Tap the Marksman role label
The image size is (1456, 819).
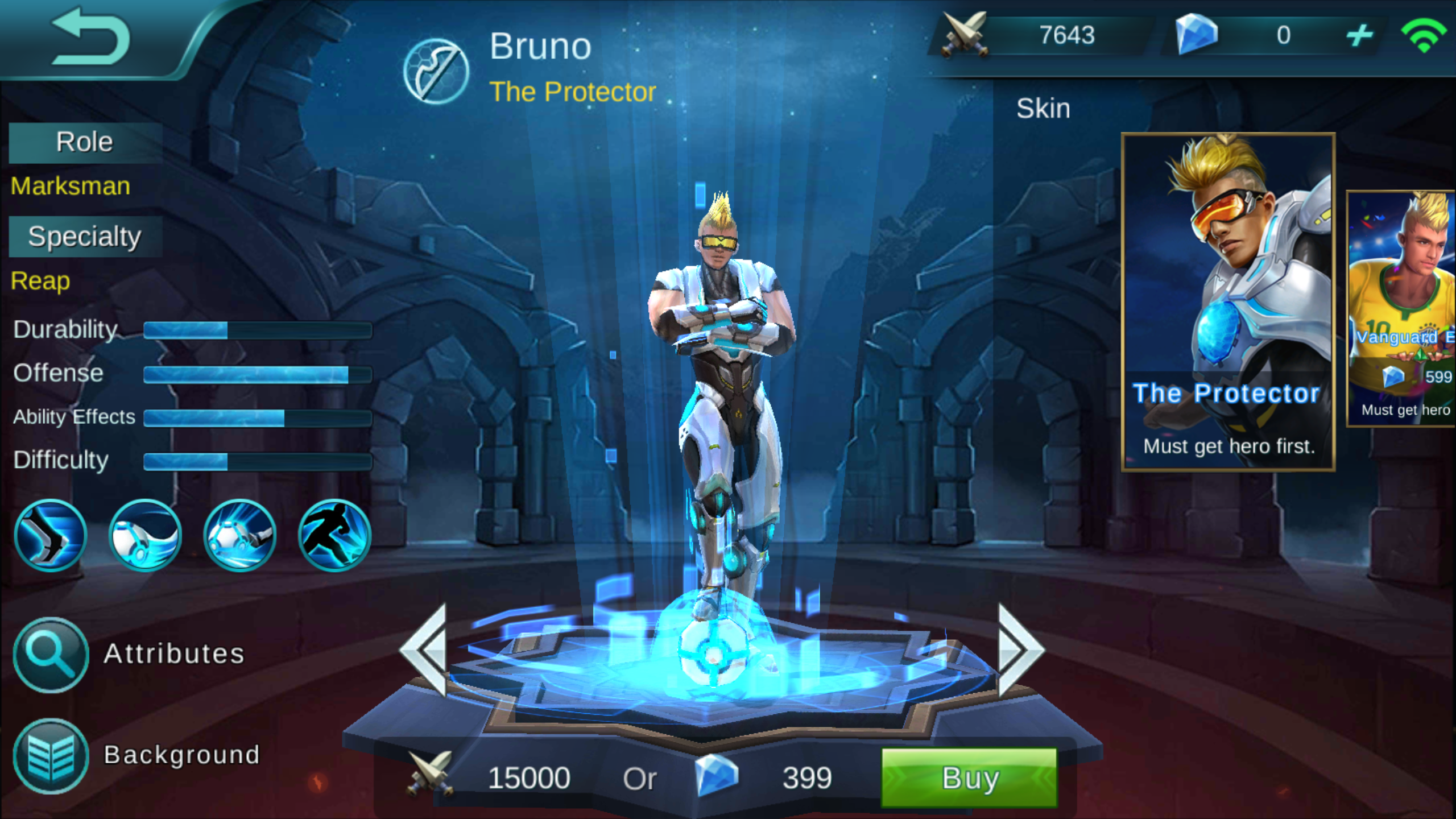coord(69,185)
